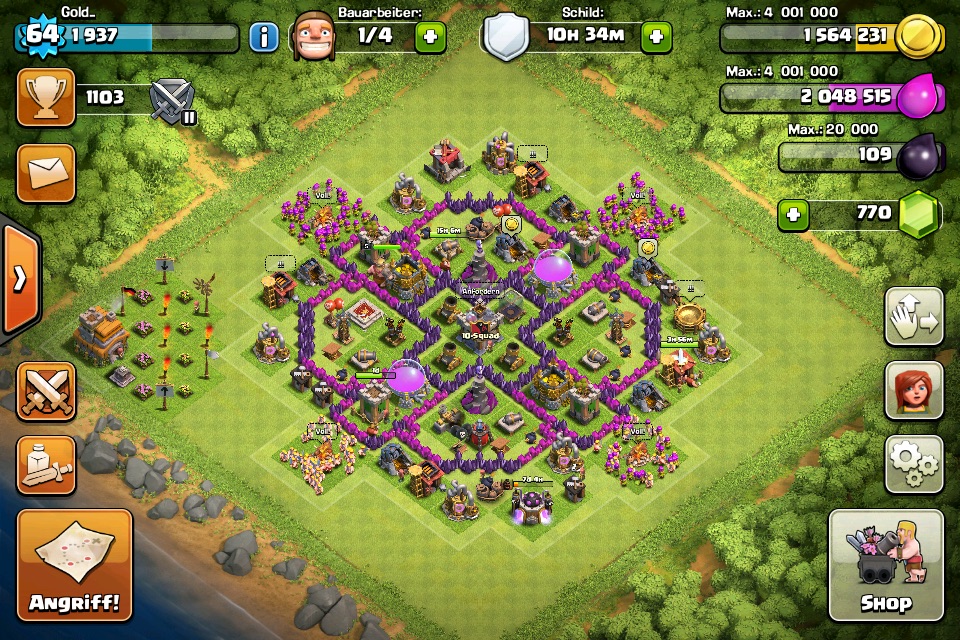960x640 pixels.
Task: Show player info via blue i button
Action: (x=263, y=38)
